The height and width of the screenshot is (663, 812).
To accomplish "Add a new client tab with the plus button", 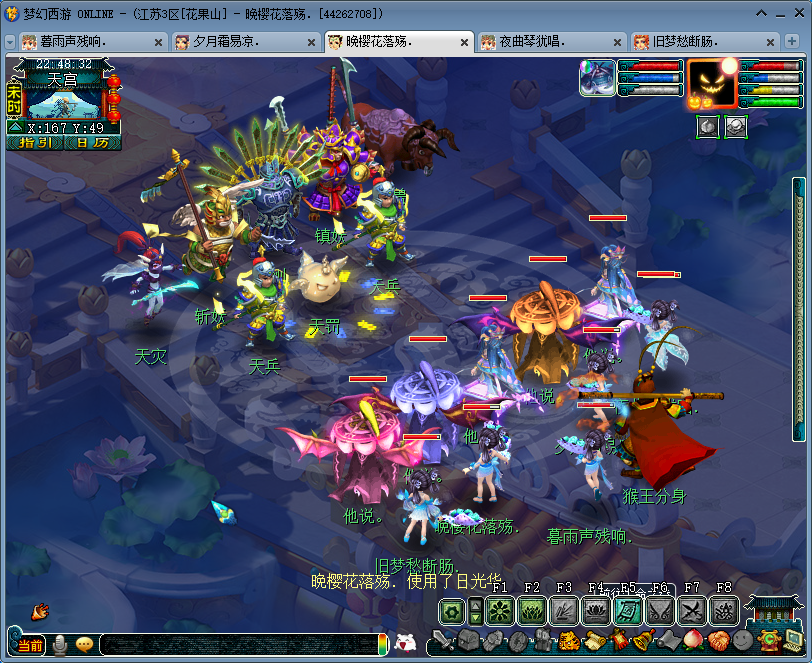I will [x=792, y=41].
